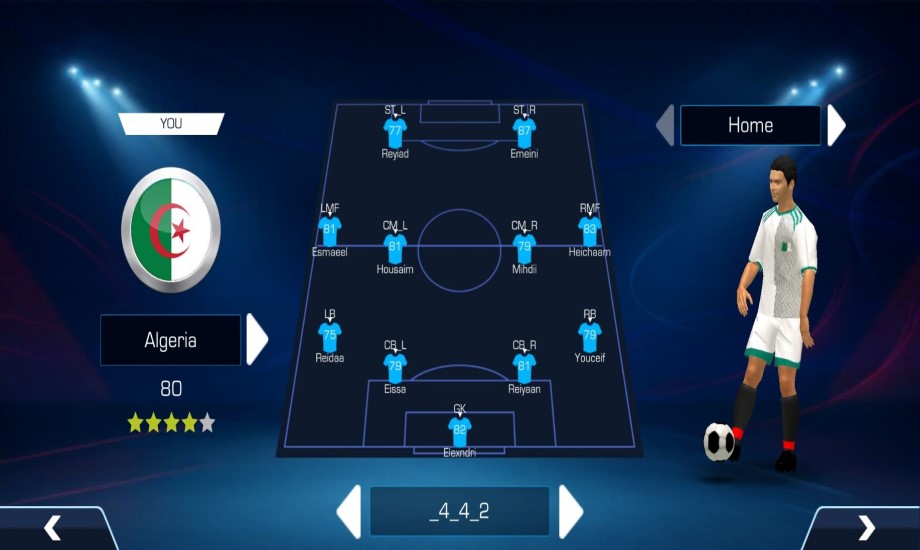Select goalkeeper Elexndri's shirt
Image resolution: width=920 pixels, height=550 pixels.
pyautogui.click(x=460, y=431)
